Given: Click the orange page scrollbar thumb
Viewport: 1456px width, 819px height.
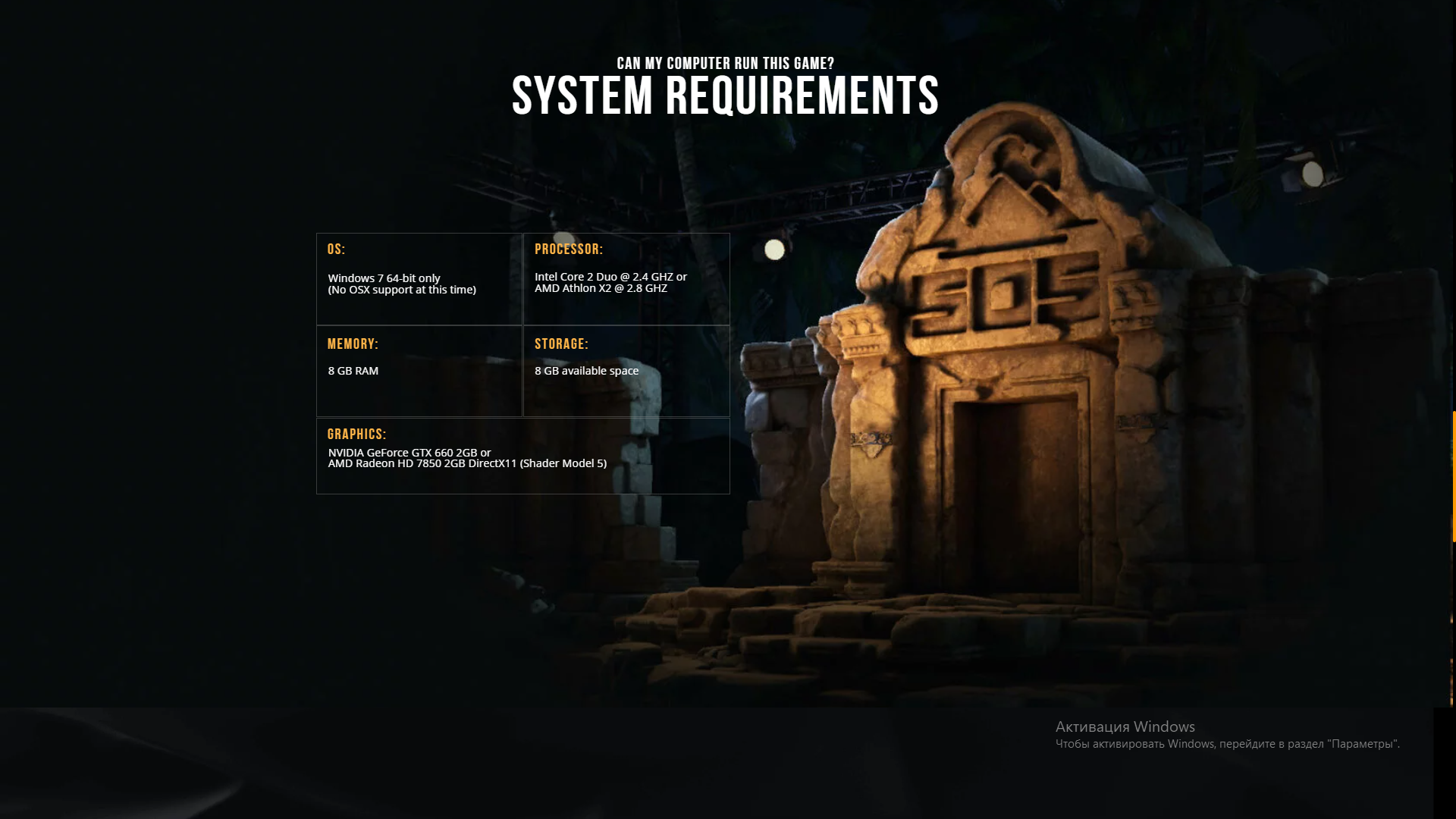Looking at the screenshot, I should [1453, 476].
